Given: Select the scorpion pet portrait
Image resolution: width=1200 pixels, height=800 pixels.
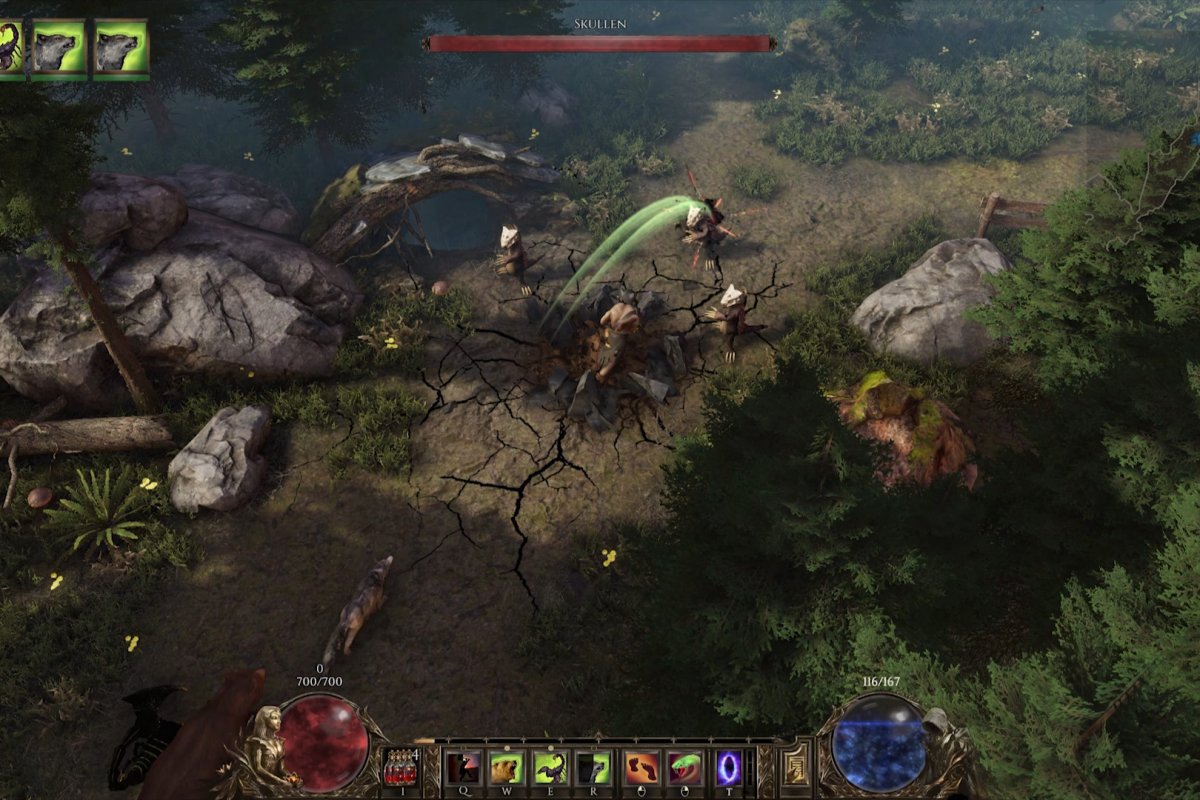Looking at the screenshot, I should tap(10, 46).
